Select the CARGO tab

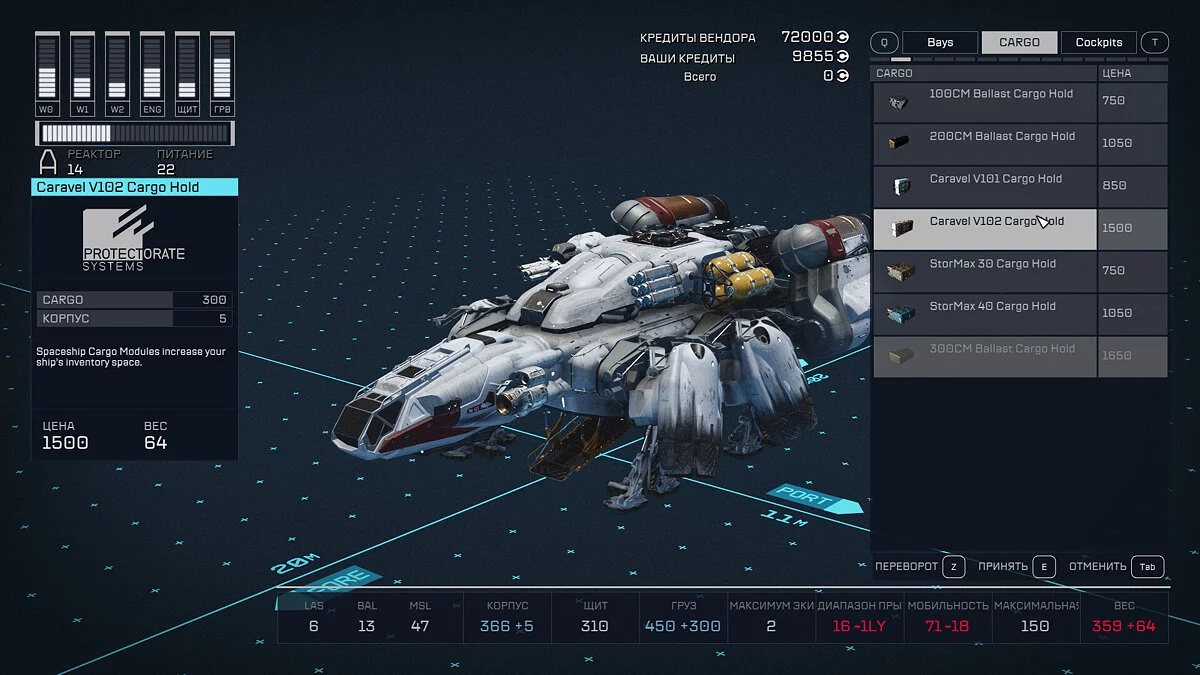(1019, 43)
